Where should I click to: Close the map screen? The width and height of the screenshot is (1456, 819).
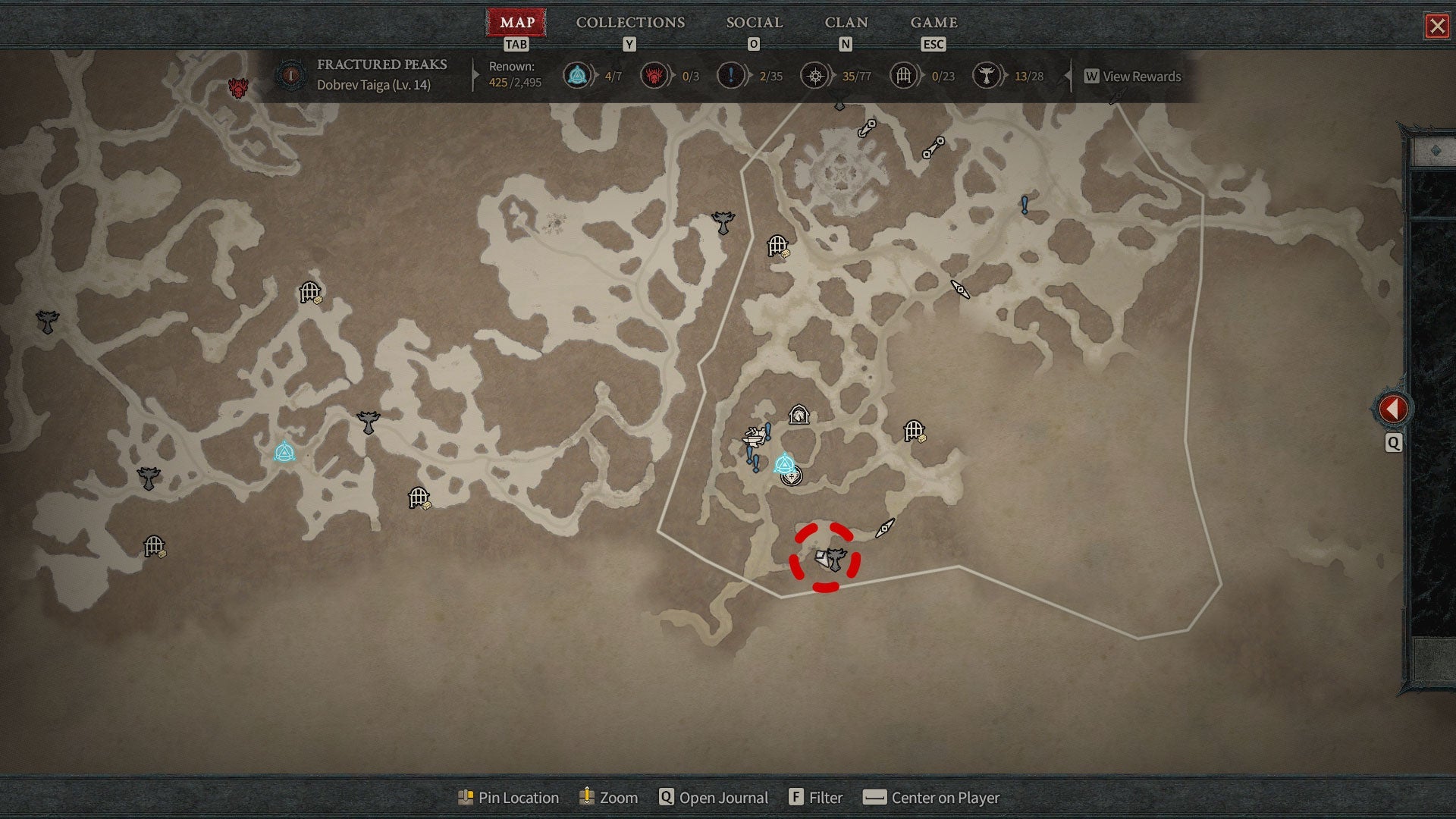(1436, 27)
